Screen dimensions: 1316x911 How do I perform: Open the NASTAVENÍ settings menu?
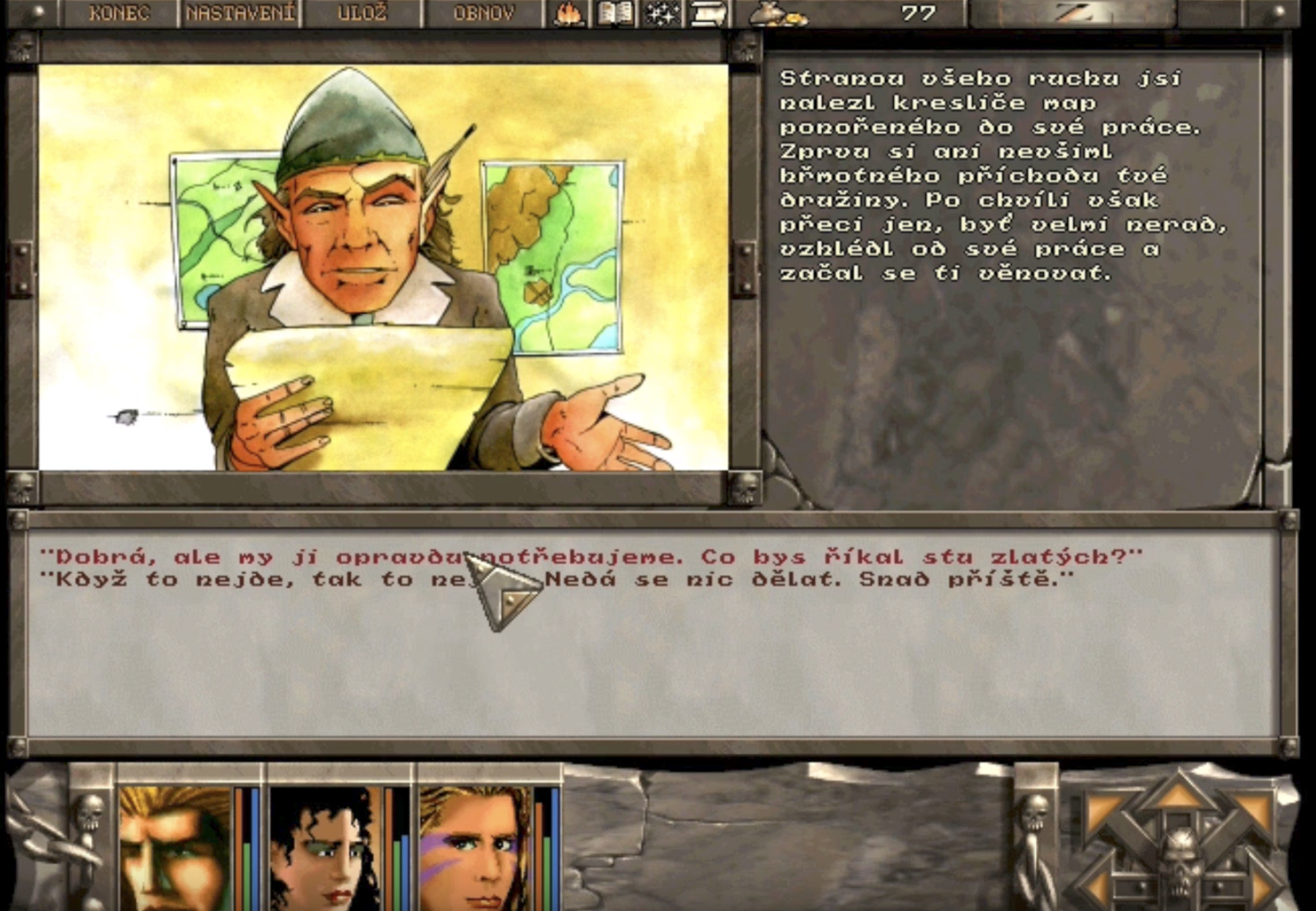click(x=240, y=12)
